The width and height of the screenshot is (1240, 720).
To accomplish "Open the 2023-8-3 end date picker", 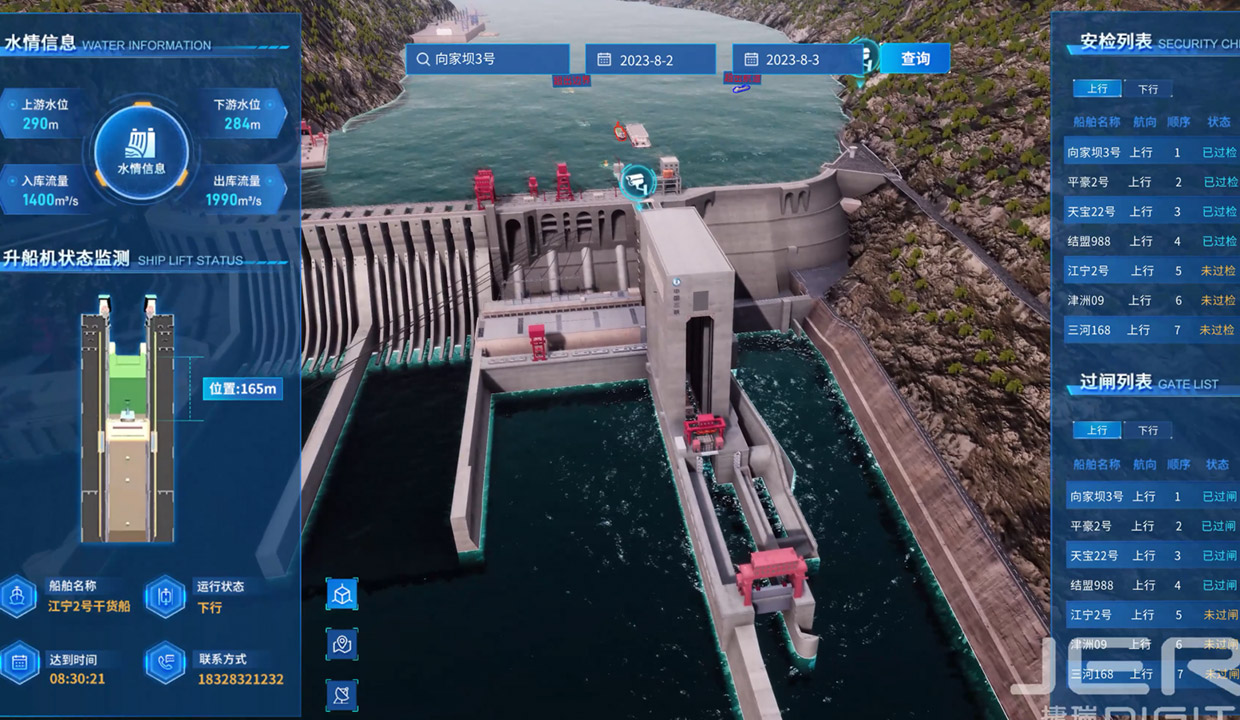I will (796, 60).
